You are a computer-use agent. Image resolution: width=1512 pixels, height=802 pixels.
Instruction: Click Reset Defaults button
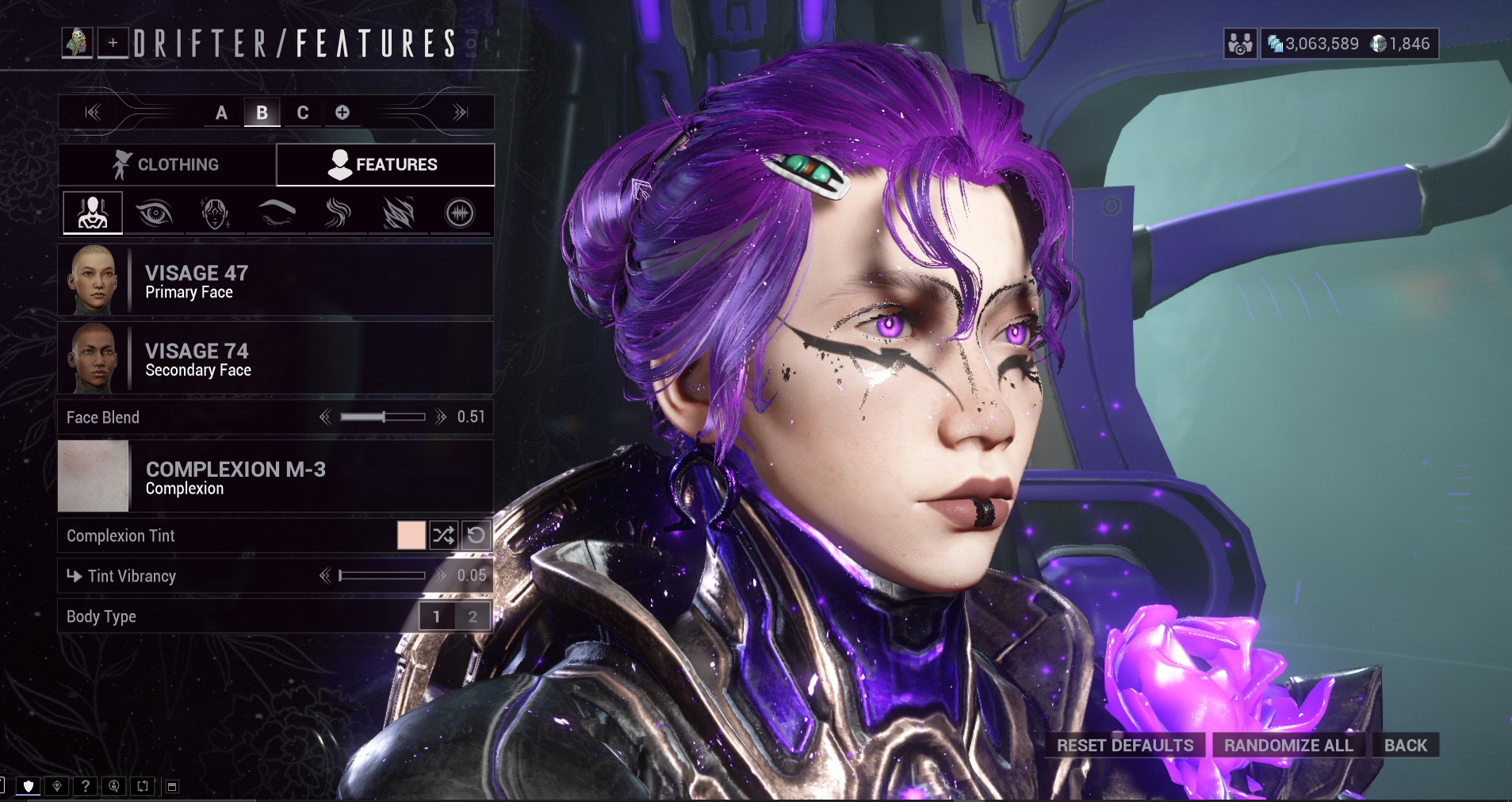[x=1124, y=746]
